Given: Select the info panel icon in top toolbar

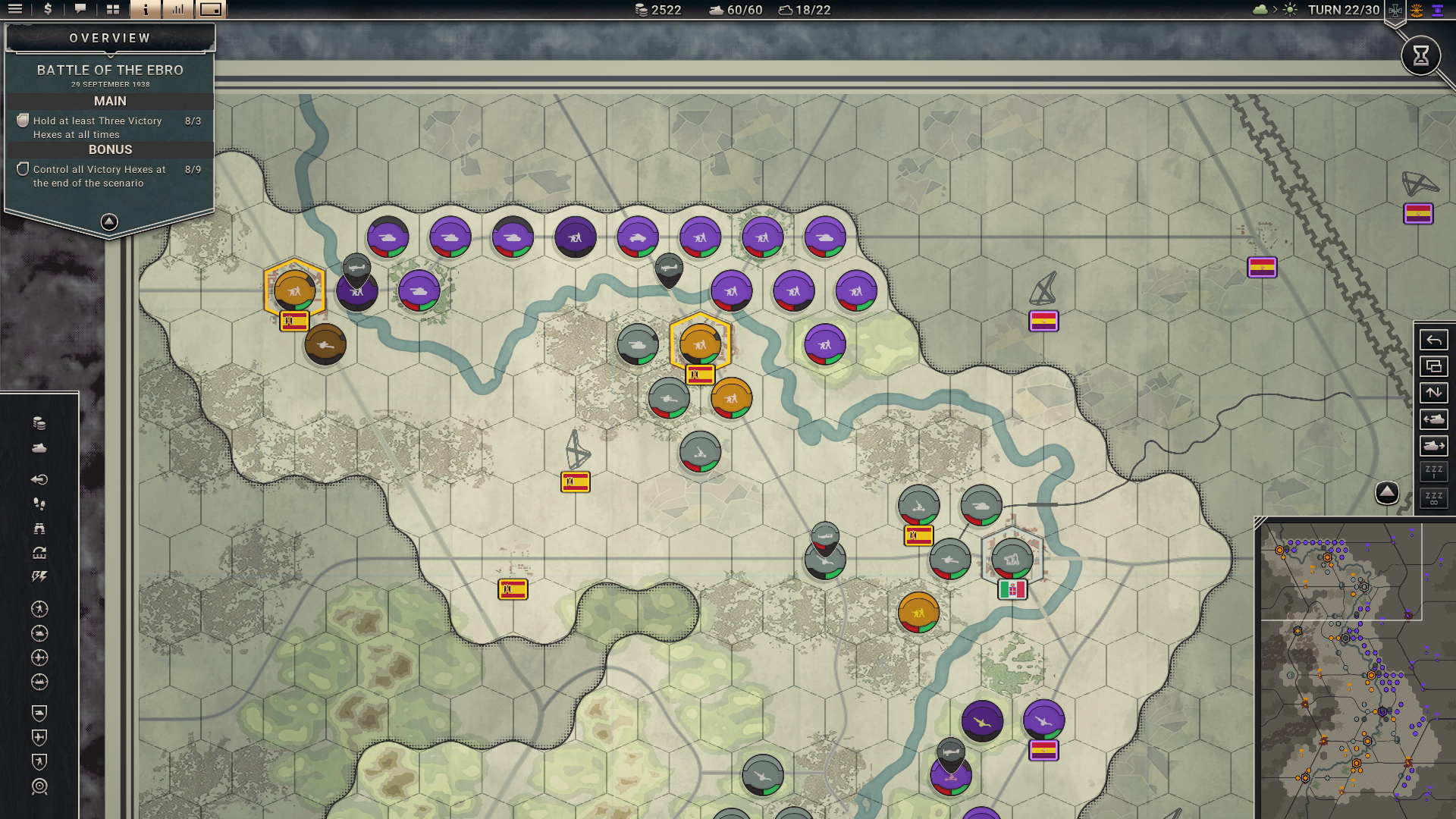Looking at the screenshot, I should (146, 11).
